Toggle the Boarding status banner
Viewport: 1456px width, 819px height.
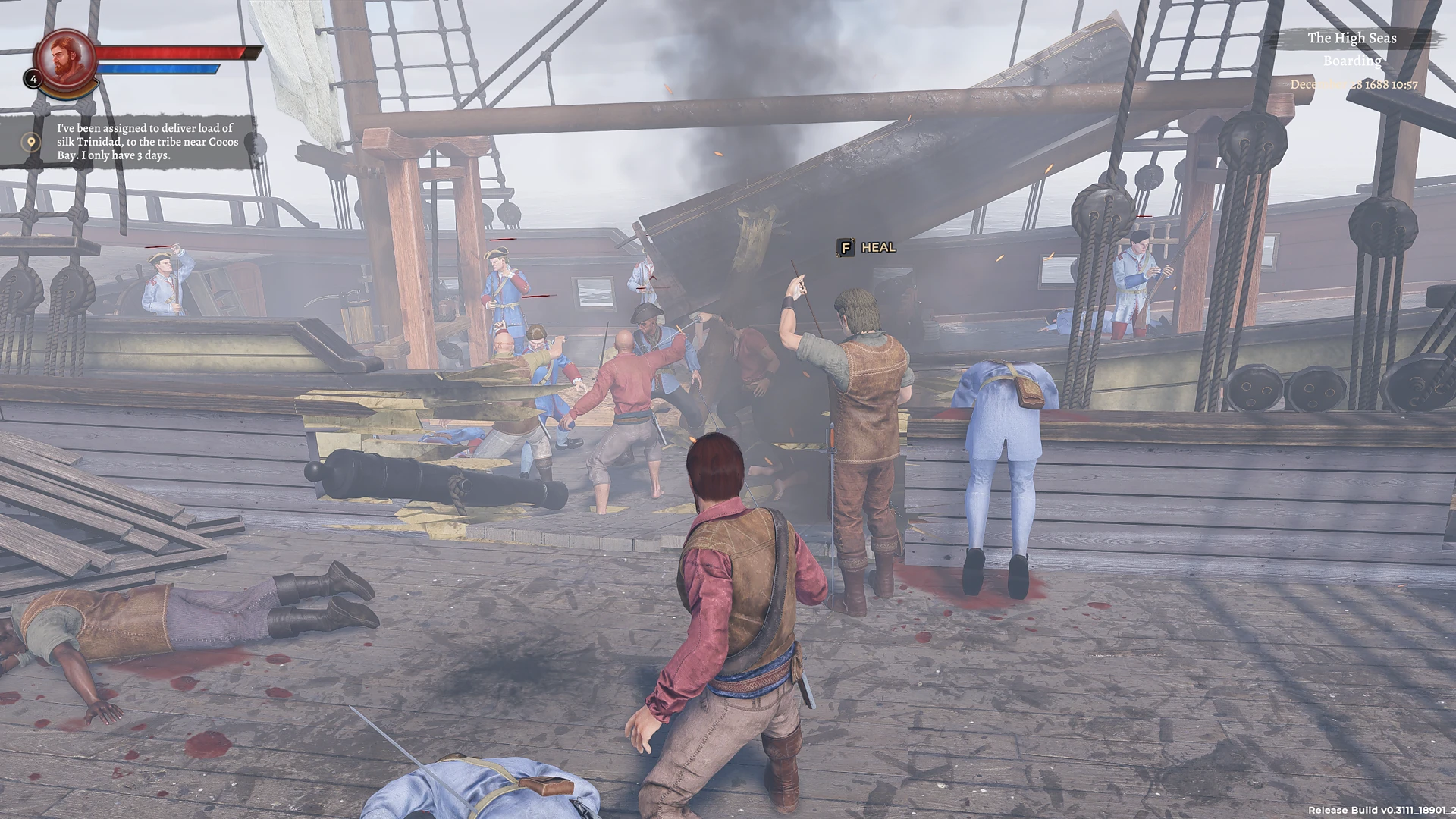(x=1354, y=61)
